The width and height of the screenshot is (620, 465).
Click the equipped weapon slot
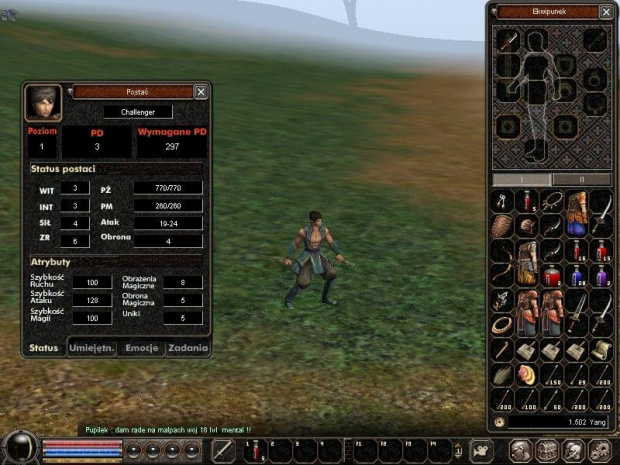pyautogui.click(x=508, y=41)
